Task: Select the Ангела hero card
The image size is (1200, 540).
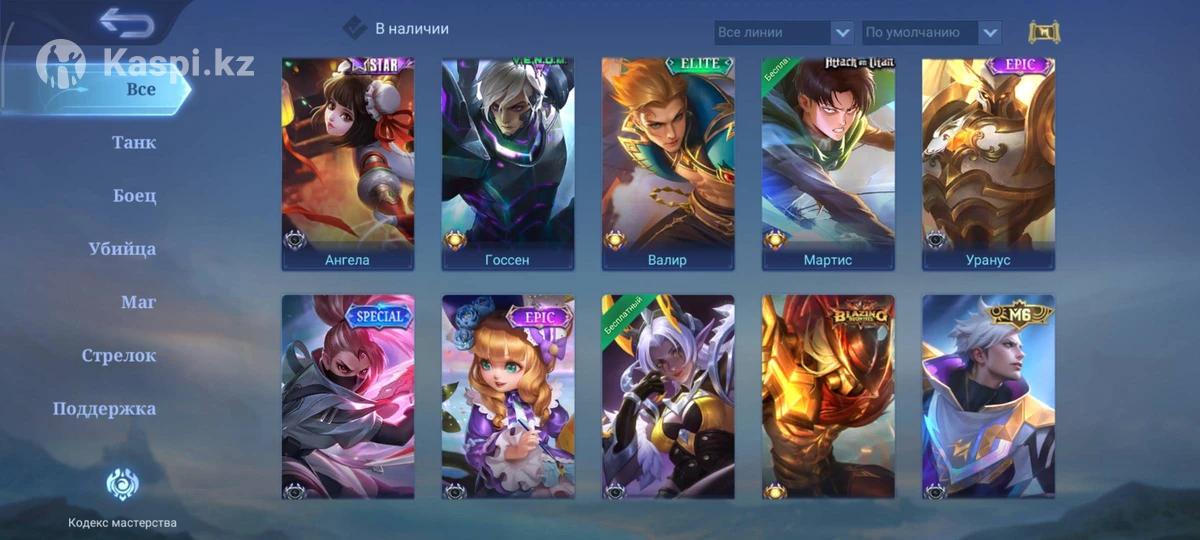Action: click(348, 163)
